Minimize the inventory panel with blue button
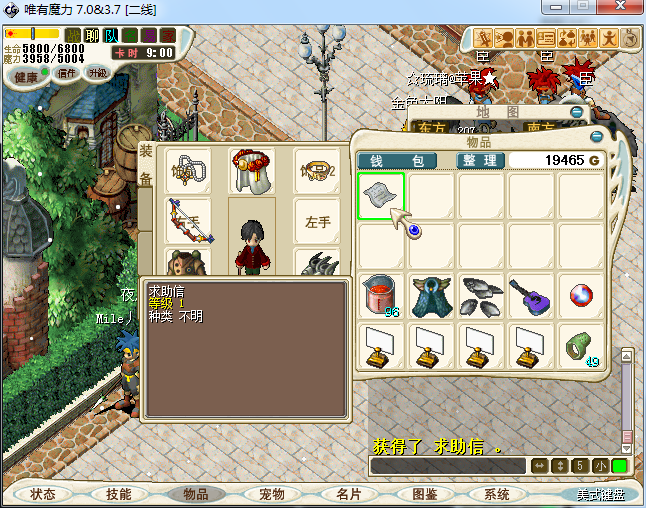 pyautogui.click(x=597, y=136)
